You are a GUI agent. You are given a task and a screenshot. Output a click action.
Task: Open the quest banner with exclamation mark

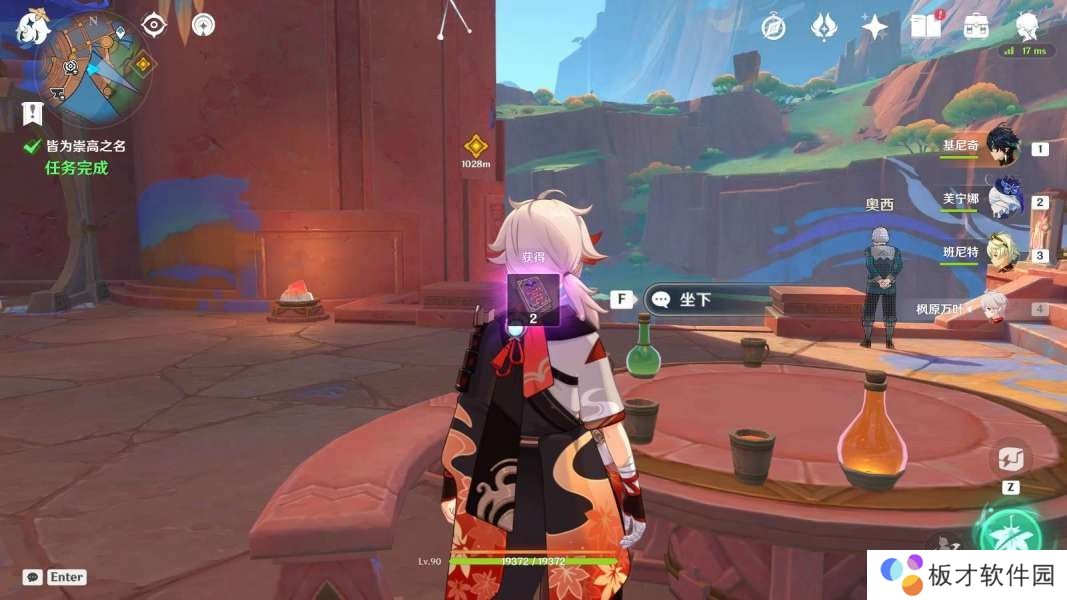pos(33,112)
